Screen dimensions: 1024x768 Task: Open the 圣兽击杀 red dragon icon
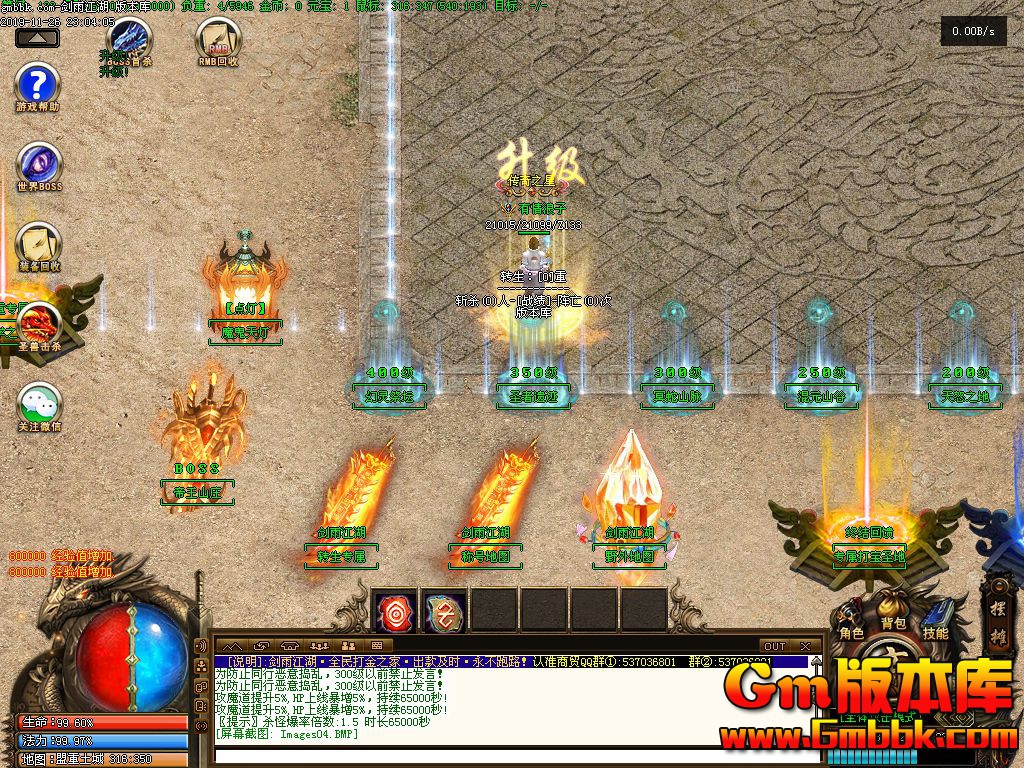(x=39, y=325)
